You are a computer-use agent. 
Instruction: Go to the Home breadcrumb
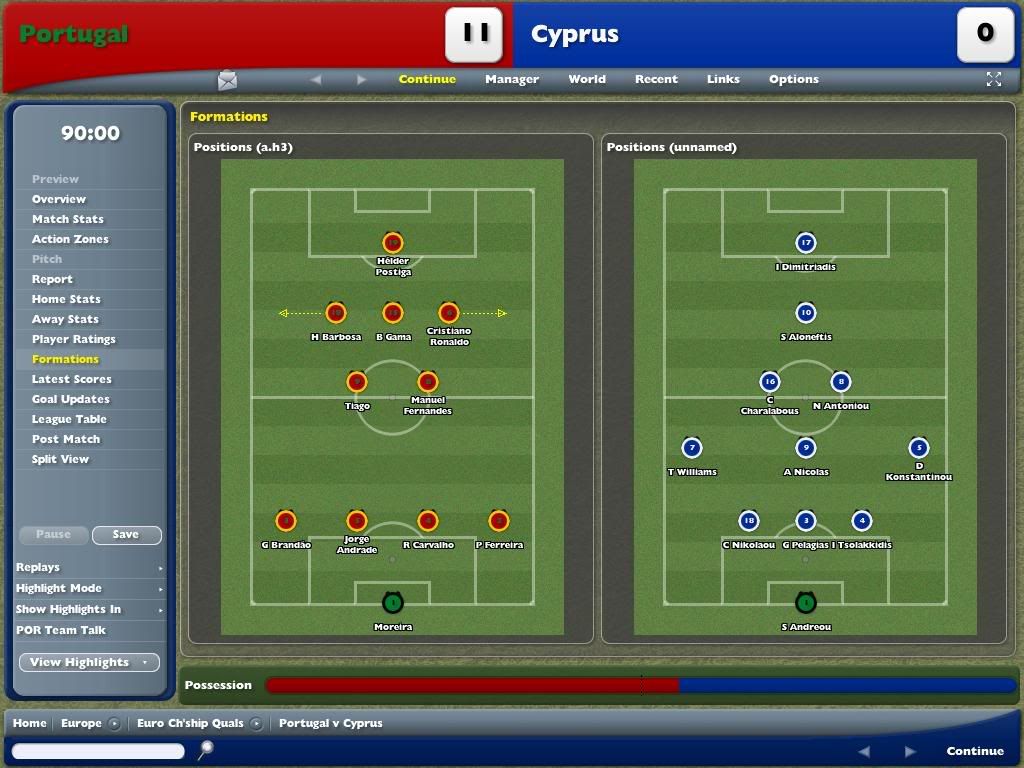click(x=29, y=723)
